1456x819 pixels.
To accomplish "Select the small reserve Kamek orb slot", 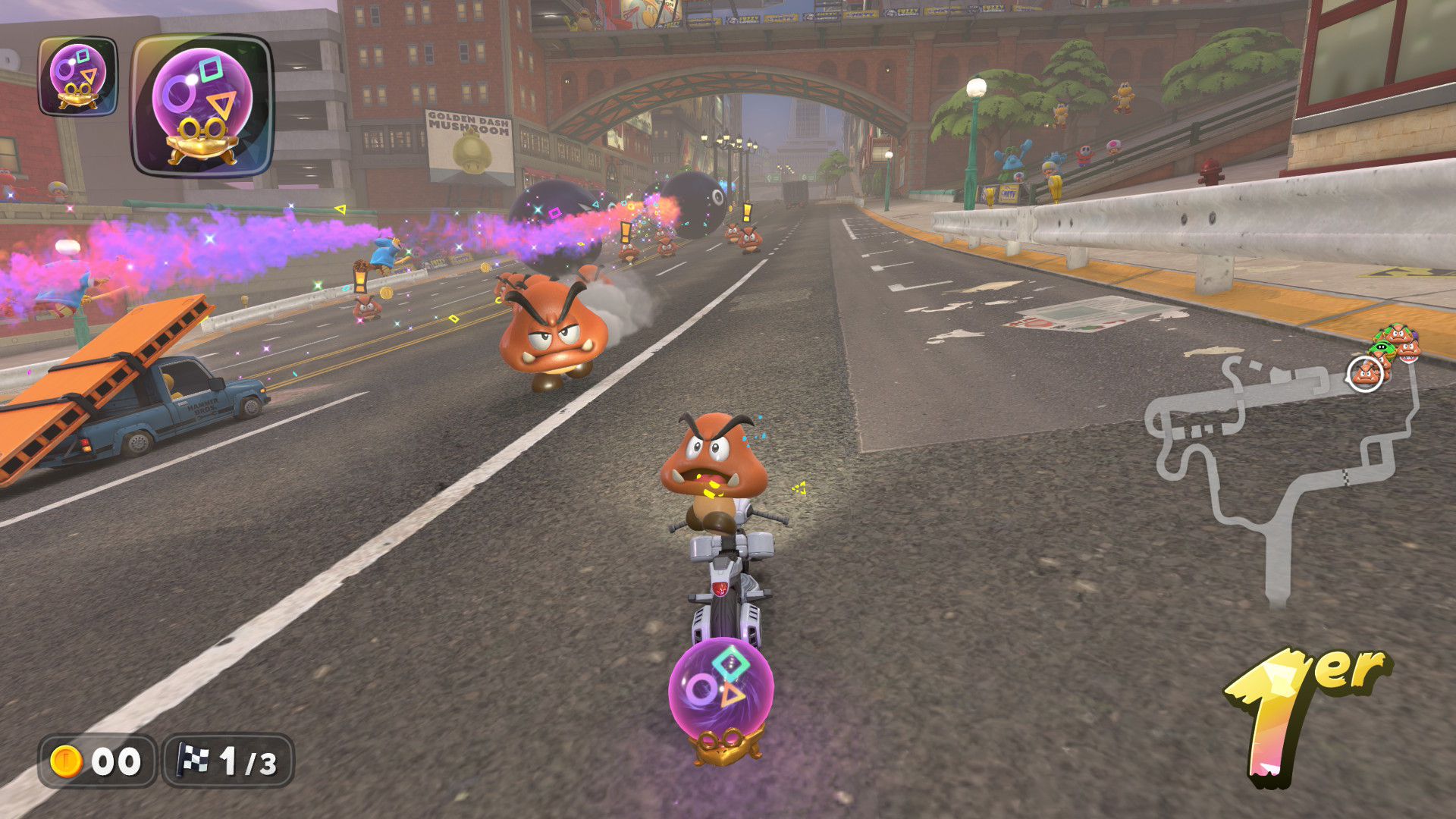I will click(x=78, y=77).
